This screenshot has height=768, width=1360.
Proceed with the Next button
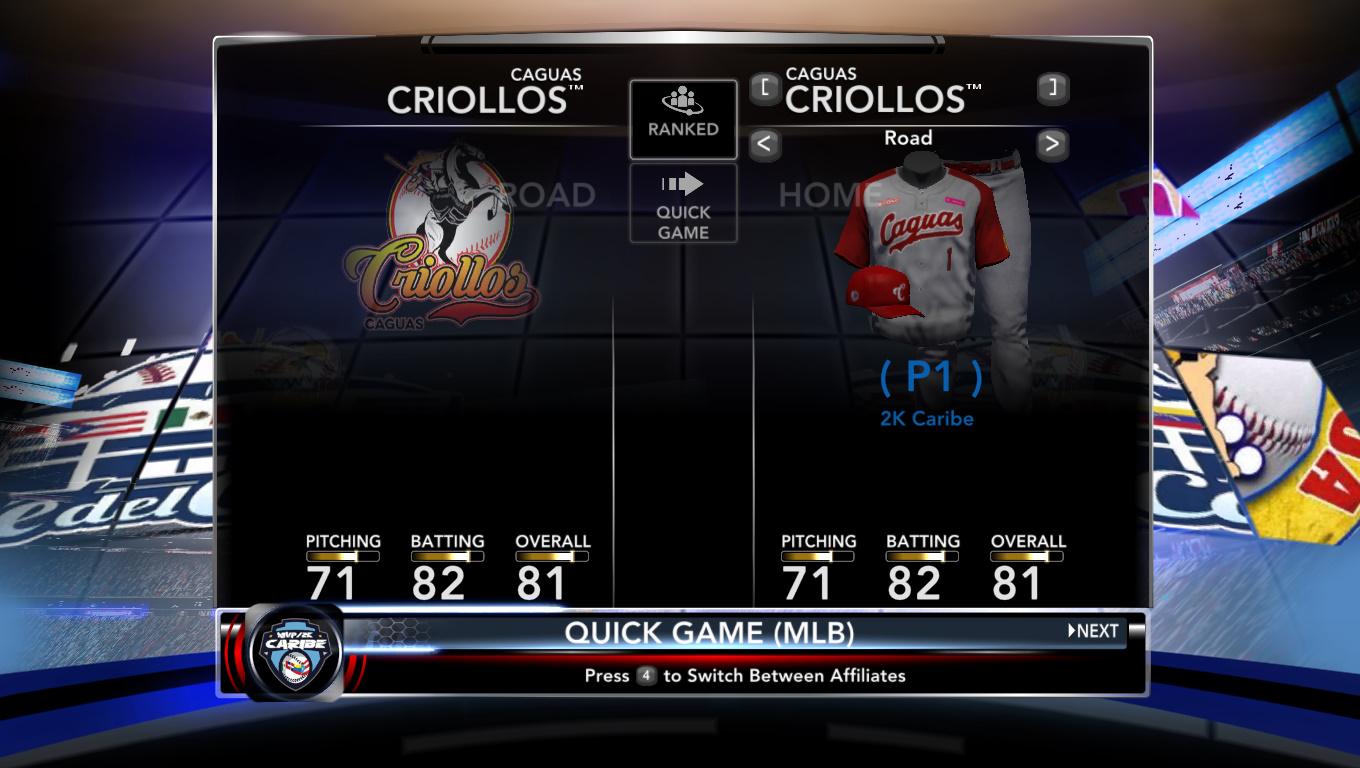(x=1093, y=631)
